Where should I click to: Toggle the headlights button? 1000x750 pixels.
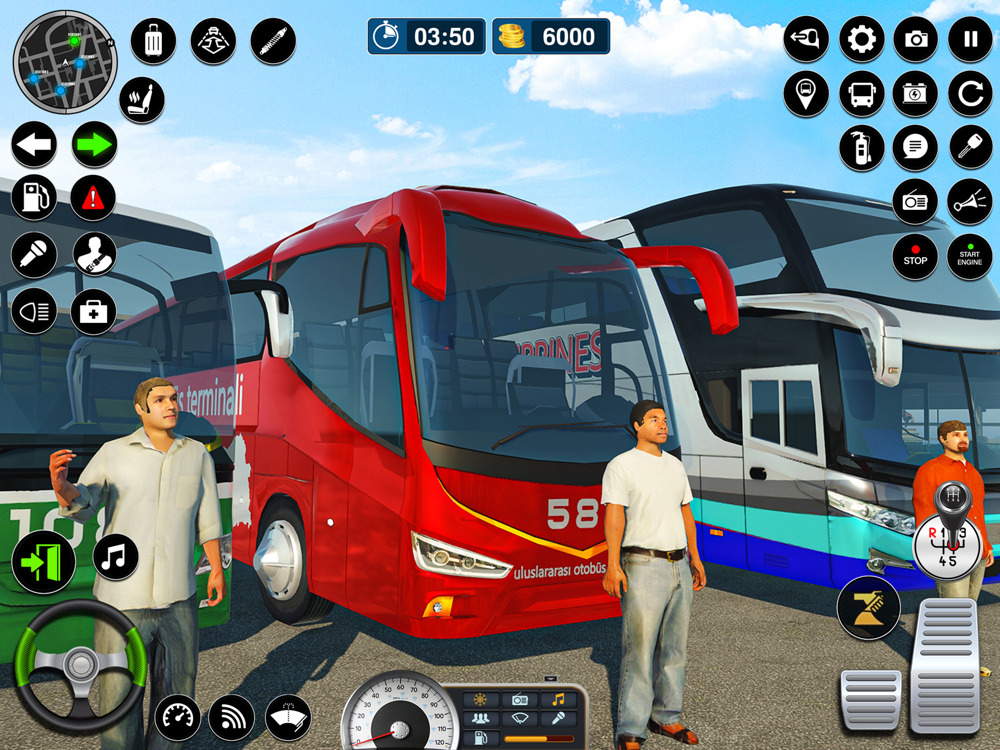[x=34, y=311]
